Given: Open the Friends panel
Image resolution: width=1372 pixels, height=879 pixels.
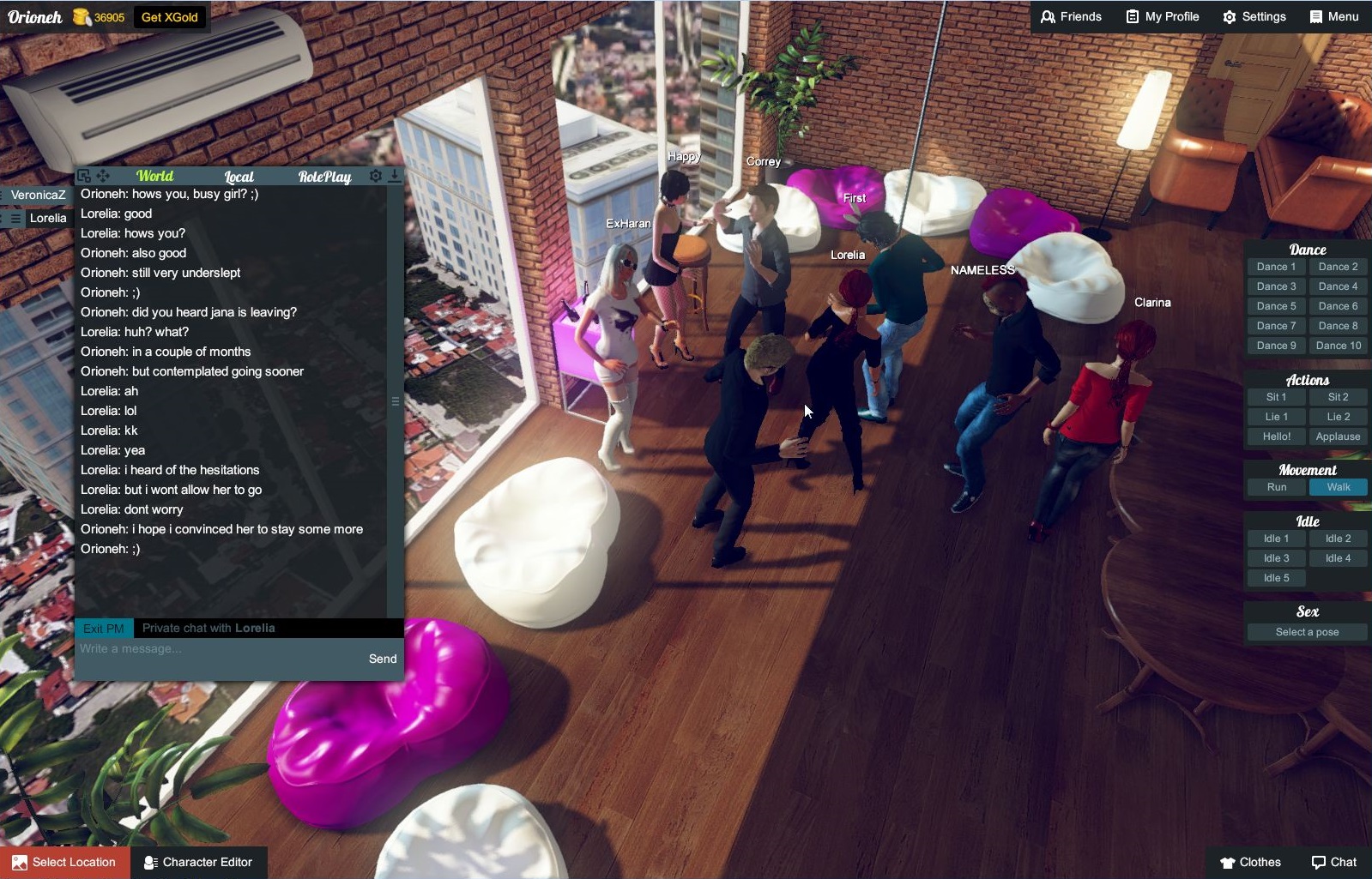Looking at the screenshot, I should (1072, 16).
